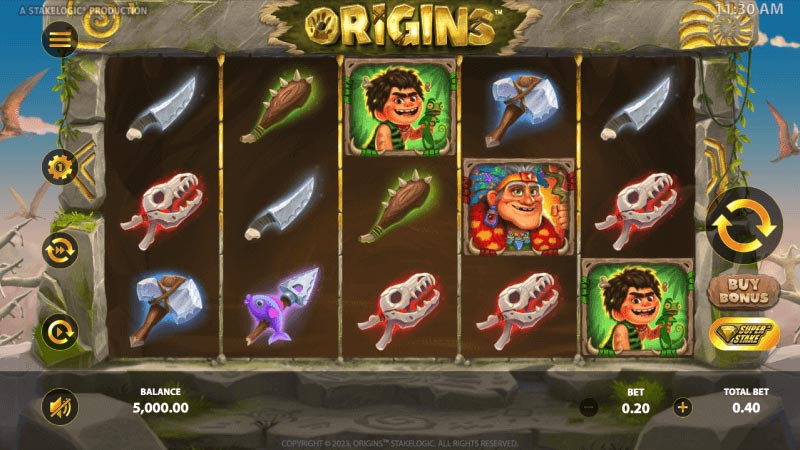Open the gear settings button

pos(60,166)
